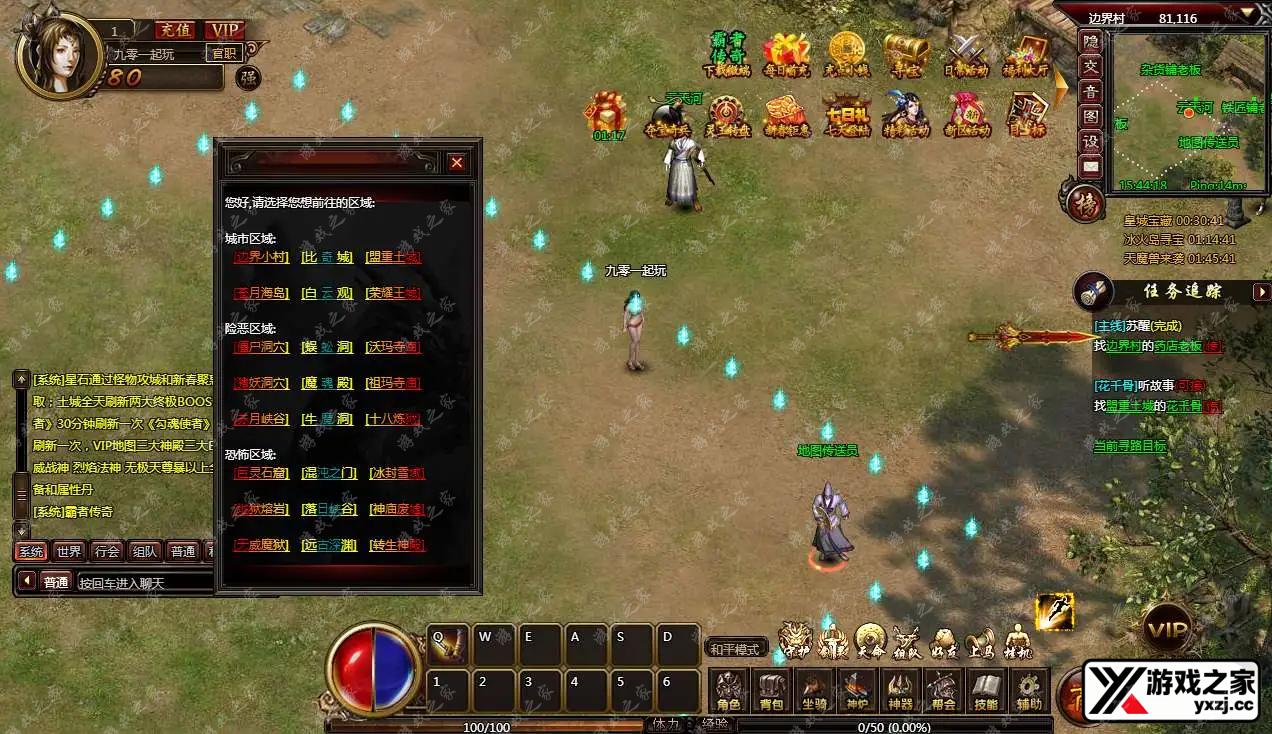Click the 充值 recharge button

tap(176, 30)
